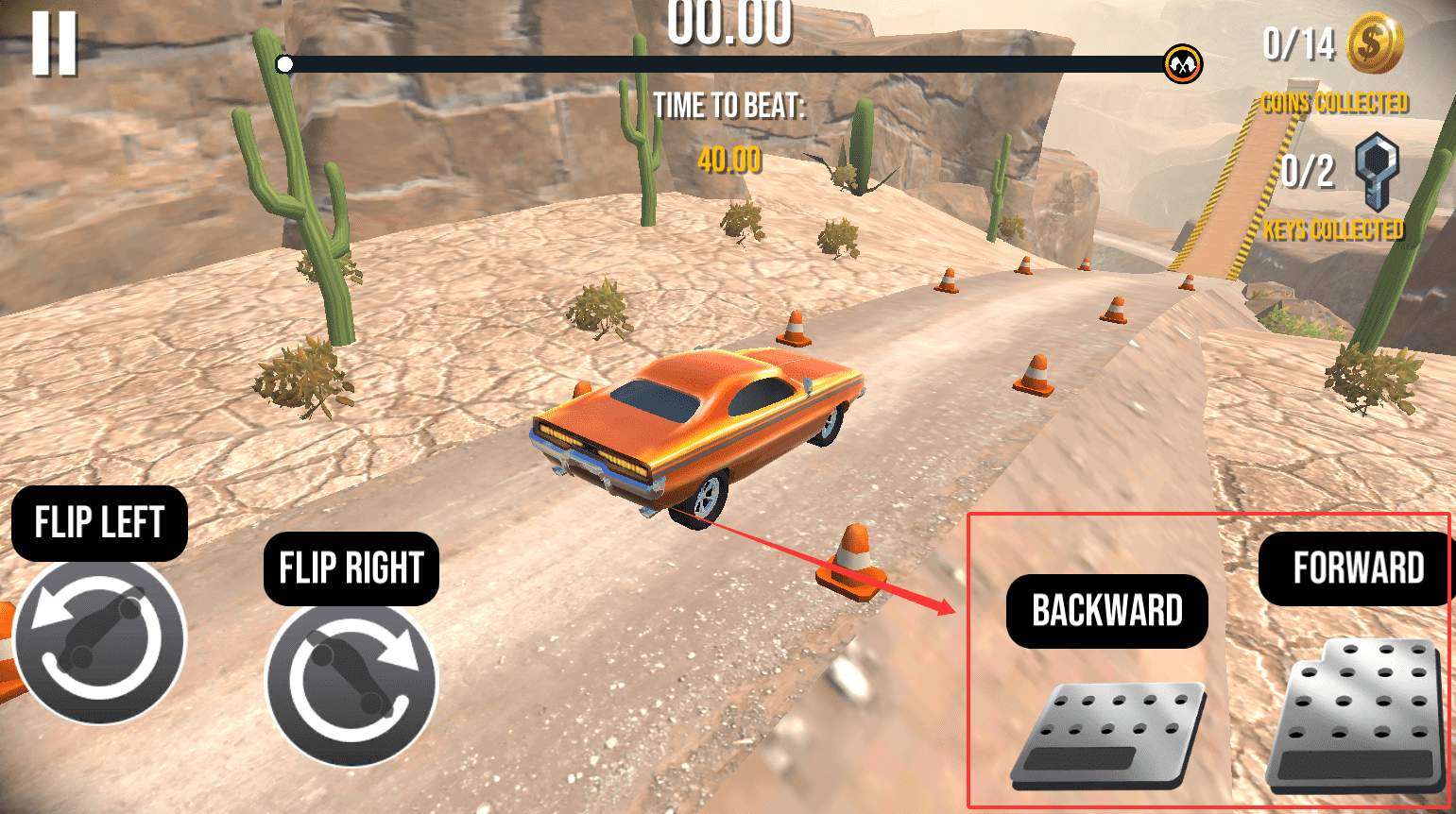Click the 00.00 race timer display
Viewport: 1456px width, 814px height.
tap(728, 25)
